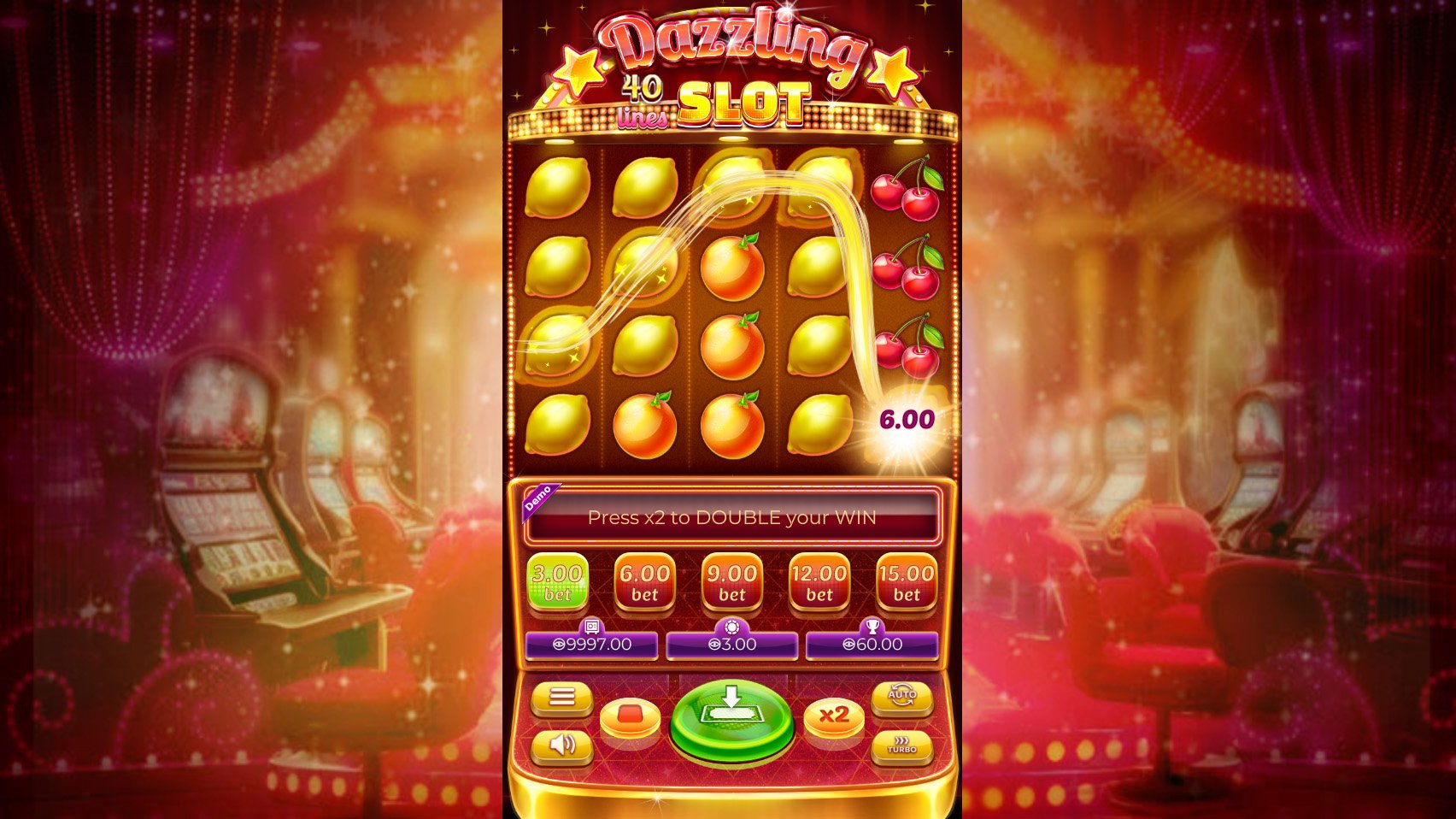
Task: Choose the 6.00 bet amount
Action: point(643,581)
